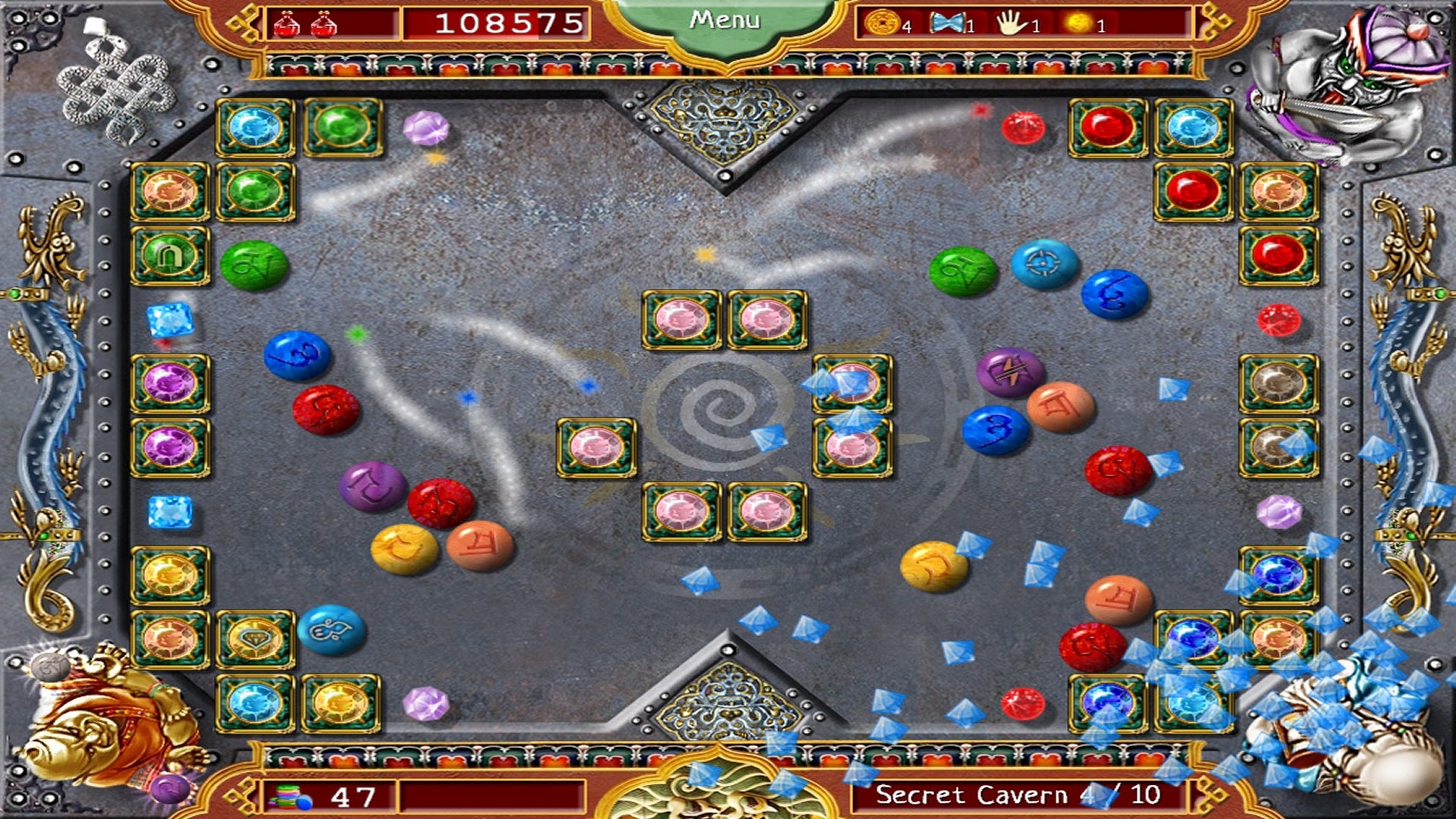The height and width of the screenshot is (819, 1456).
Task: Toggle the framed pink gem in the center slot
Action: click(x=596, y=447)
